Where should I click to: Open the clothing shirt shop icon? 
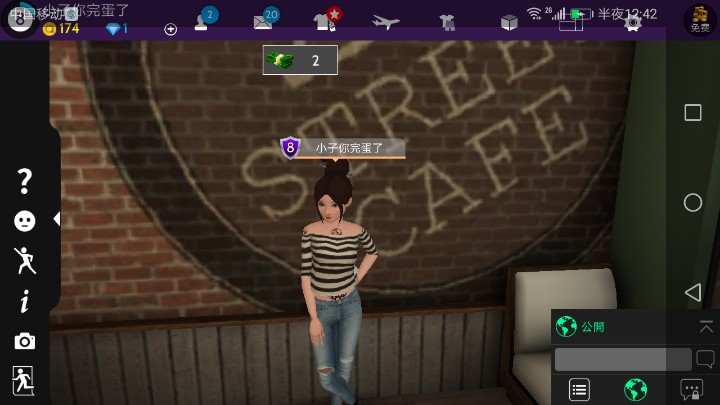(325, 20)
